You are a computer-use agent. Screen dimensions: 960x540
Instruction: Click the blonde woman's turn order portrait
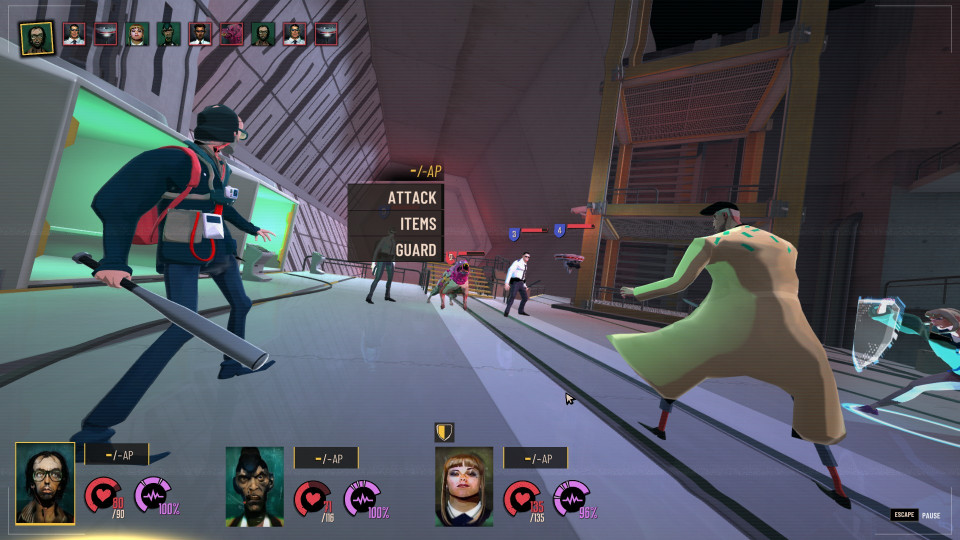[137, 34]
